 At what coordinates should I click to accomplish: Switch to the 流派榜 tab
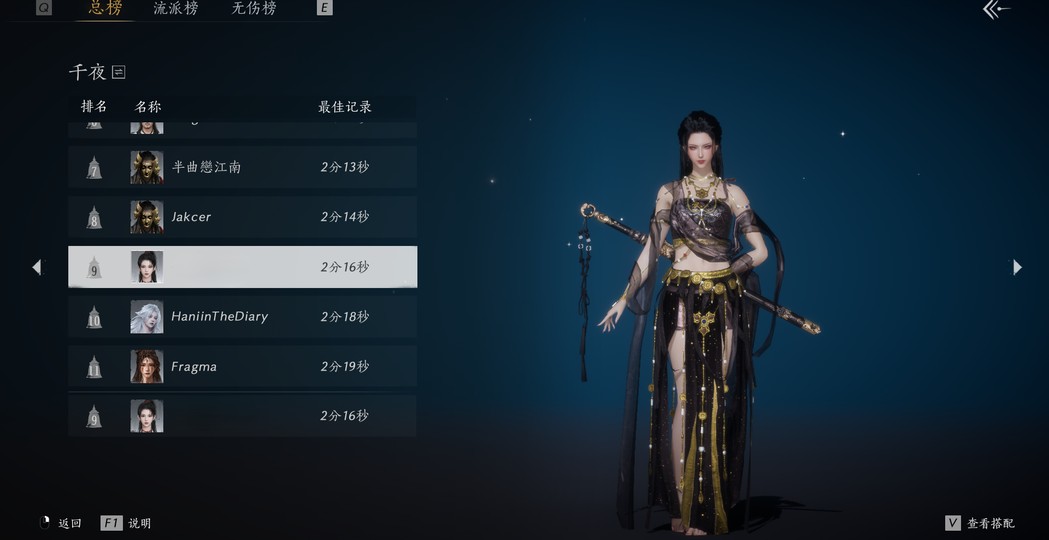click(176, 9)
